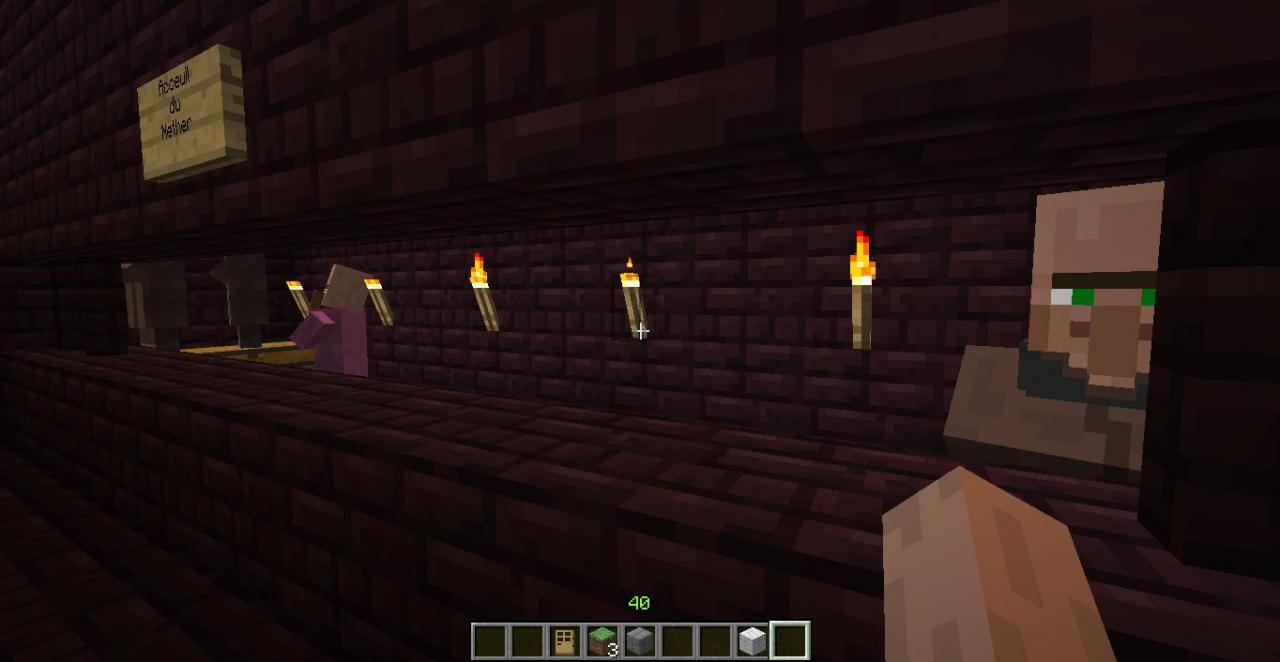Viewport: 1280px width, 662px height.
Task: Pick the white block hotbar slot
Action: [x=752, y=641]
